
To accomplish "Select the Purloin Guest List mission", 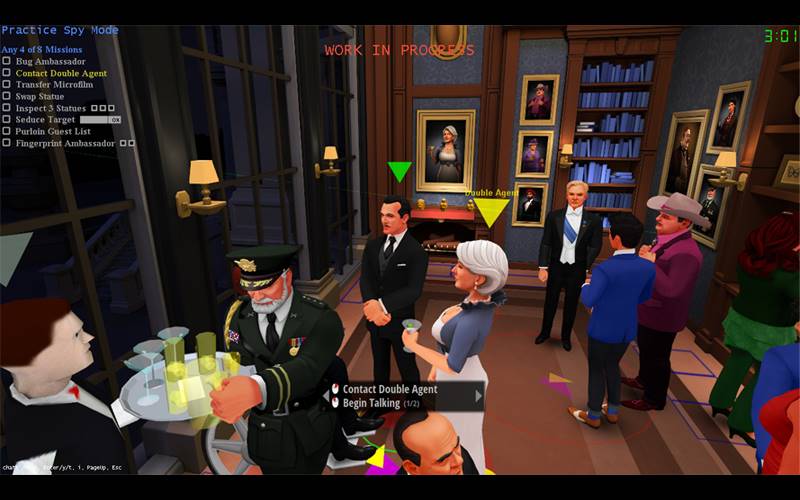I will [52, 131].
